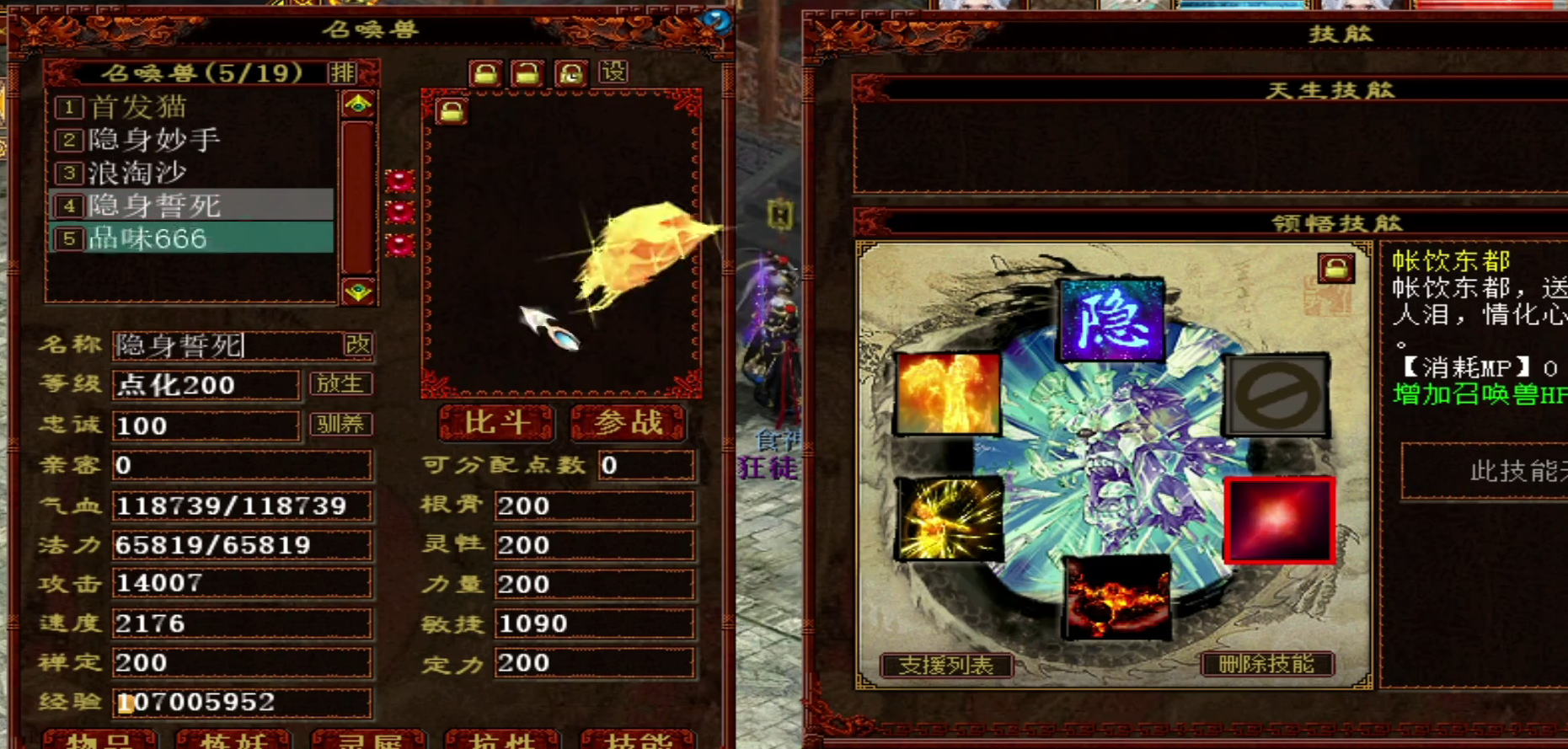
Task: Select the 隐 stealth skill icon
Action: (1111, 320)
